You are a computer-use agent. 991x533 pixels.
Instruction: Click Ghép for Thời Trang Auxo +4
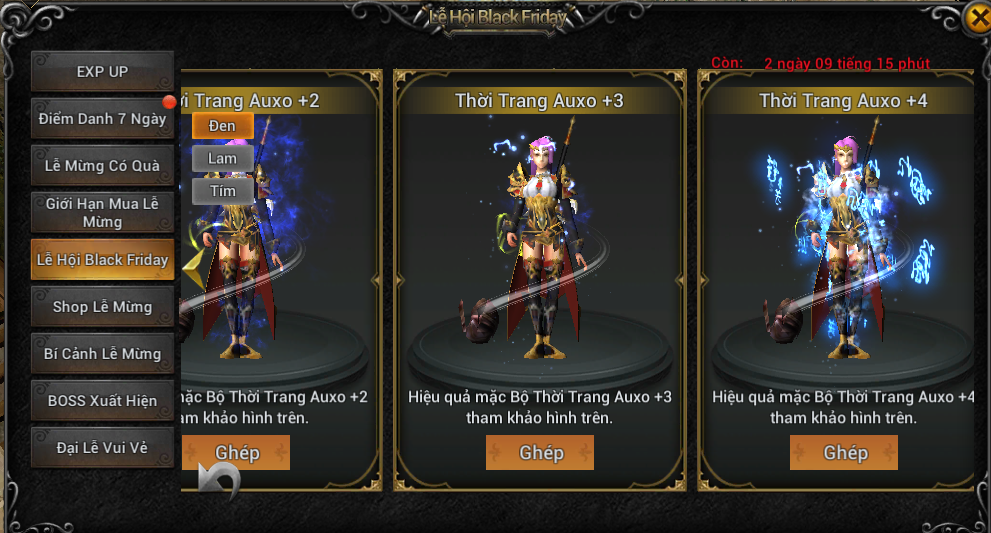click(844, 453)
